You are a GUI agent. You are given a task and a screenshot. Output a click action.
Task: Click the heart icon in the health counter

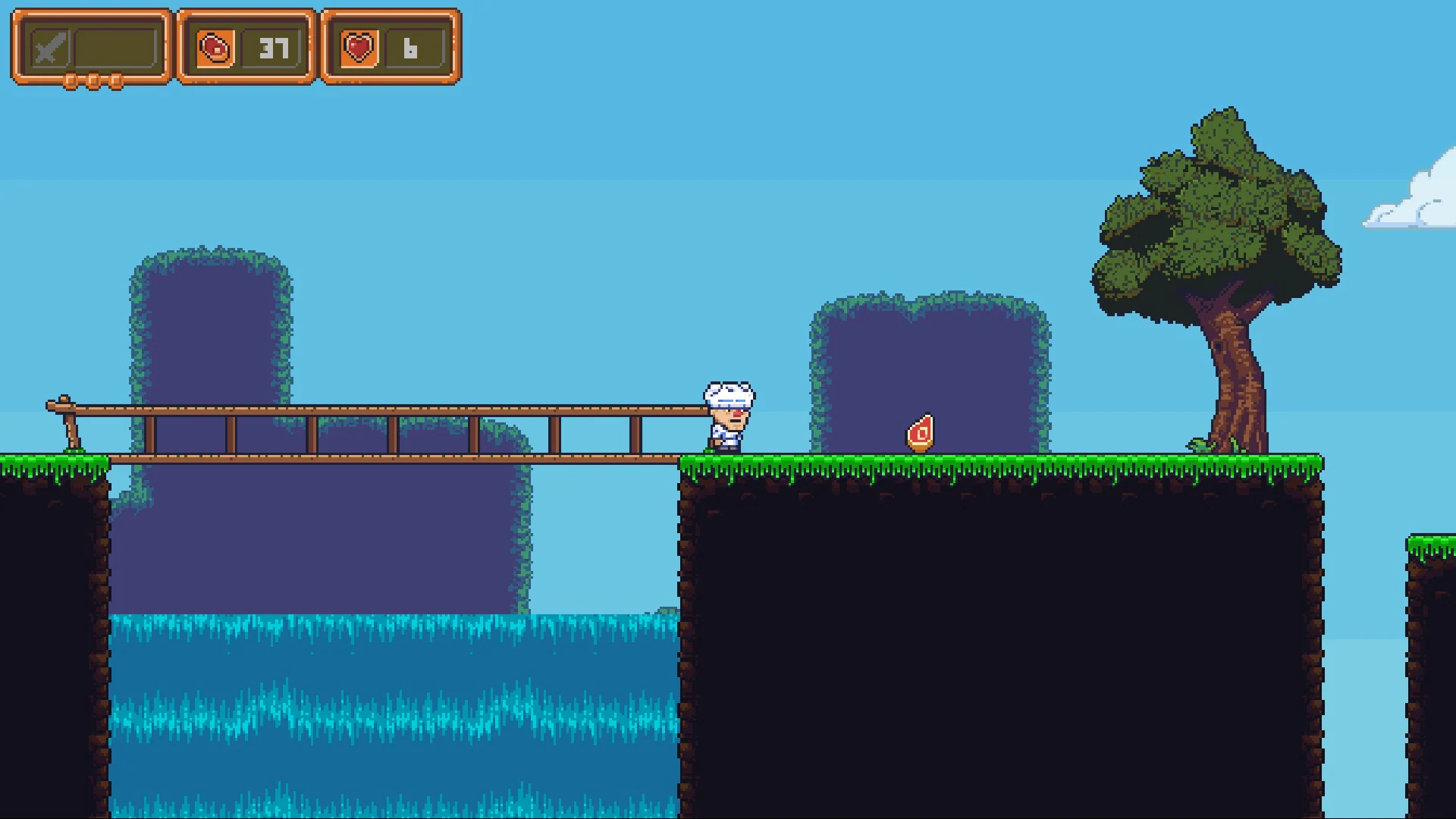(x=359, y=48)
